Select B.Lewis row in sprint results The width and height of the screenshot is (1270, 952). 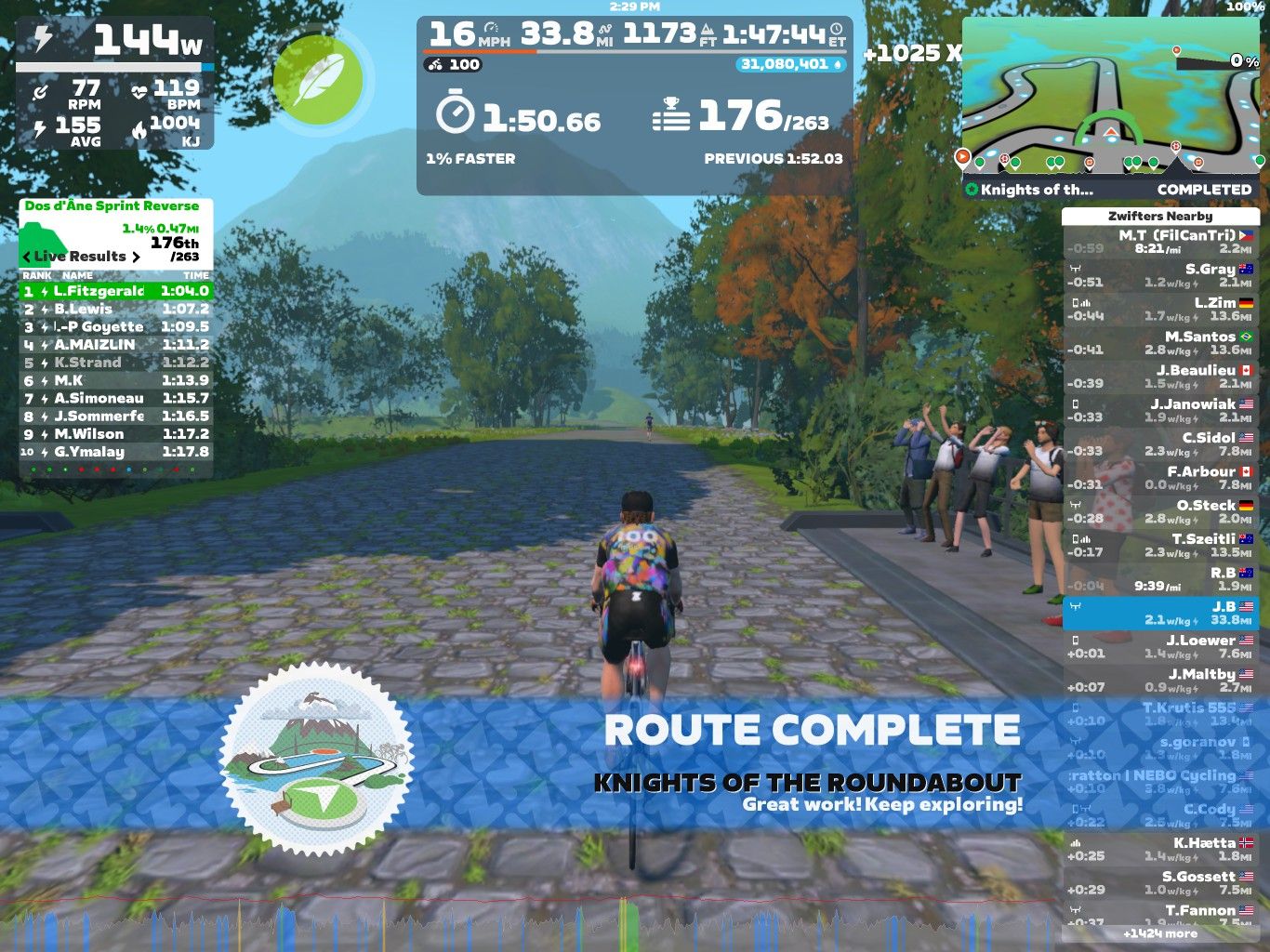[x=116, y=309]
